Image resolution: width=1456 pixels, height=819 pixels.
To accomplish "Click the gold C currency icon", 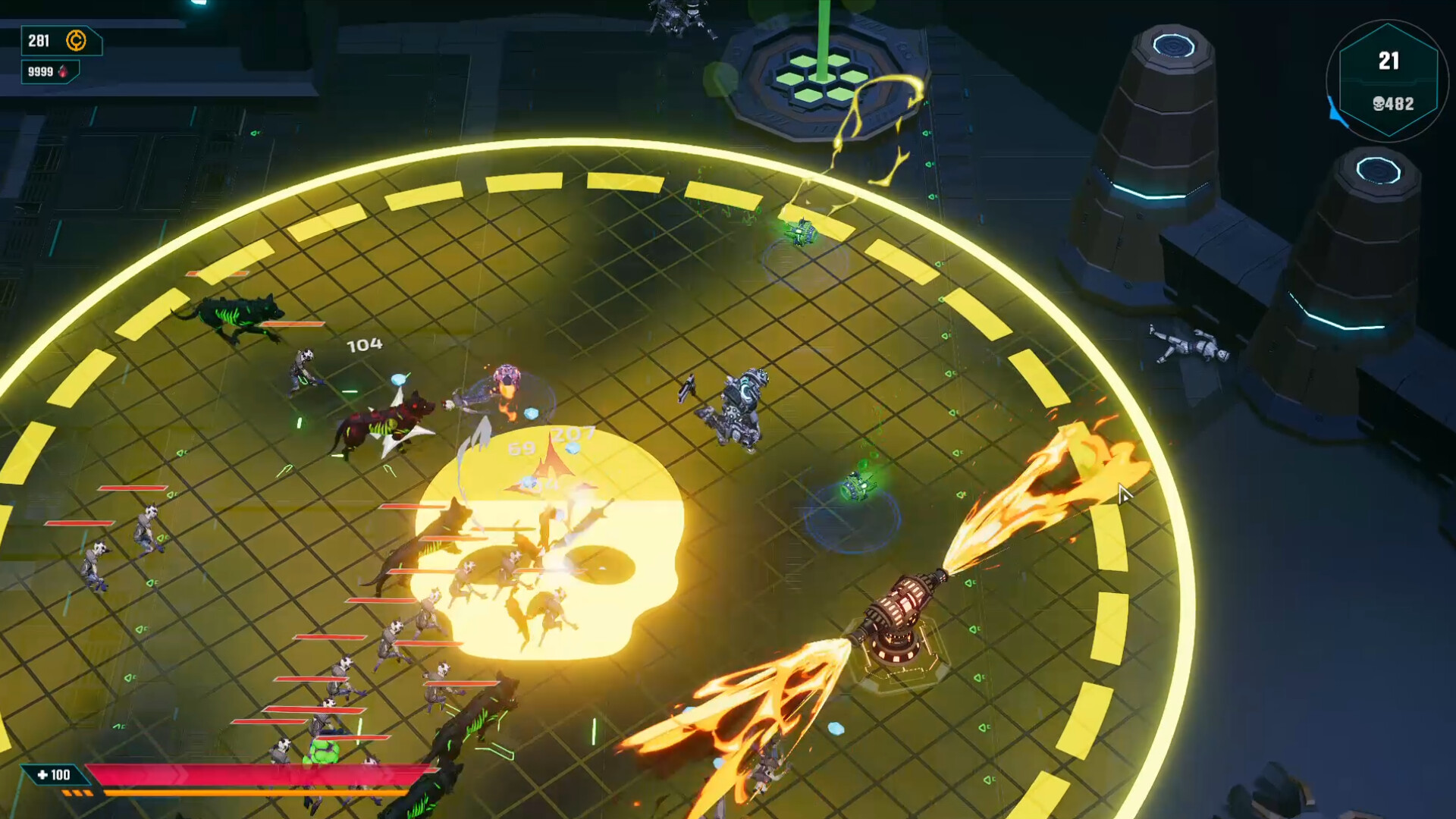I will coord(76,42).
